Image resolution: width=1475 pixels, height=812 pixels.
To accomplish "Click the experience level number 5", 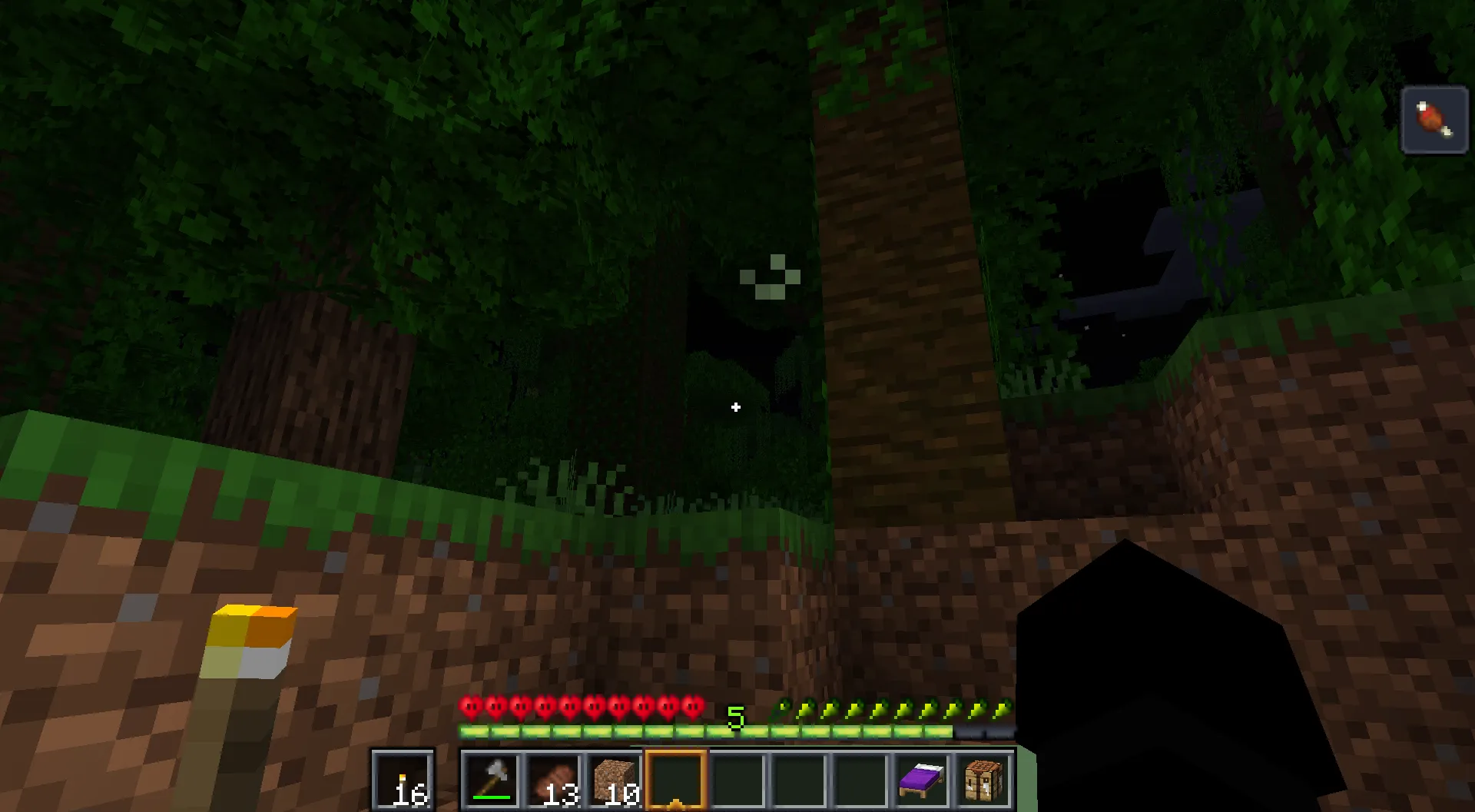I will [x=737, y=718].
